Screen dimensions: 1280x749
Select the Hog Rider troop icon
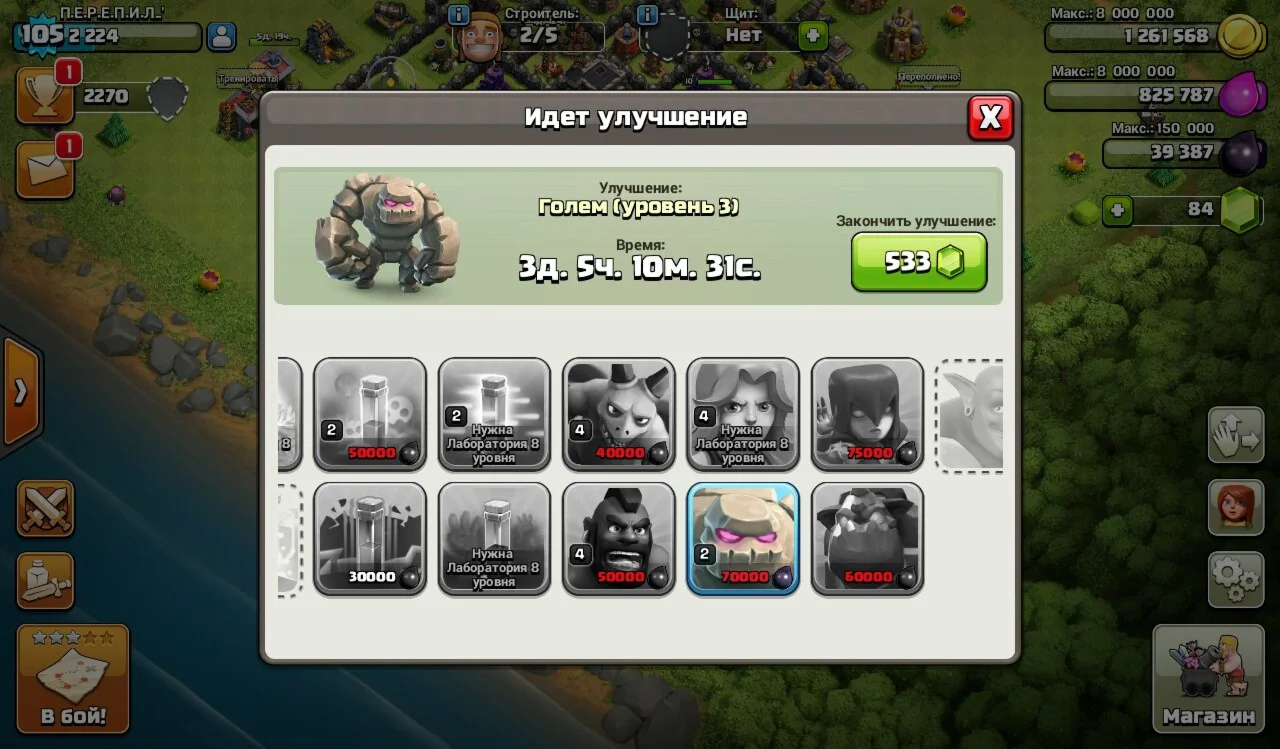(x=618, y=538)
